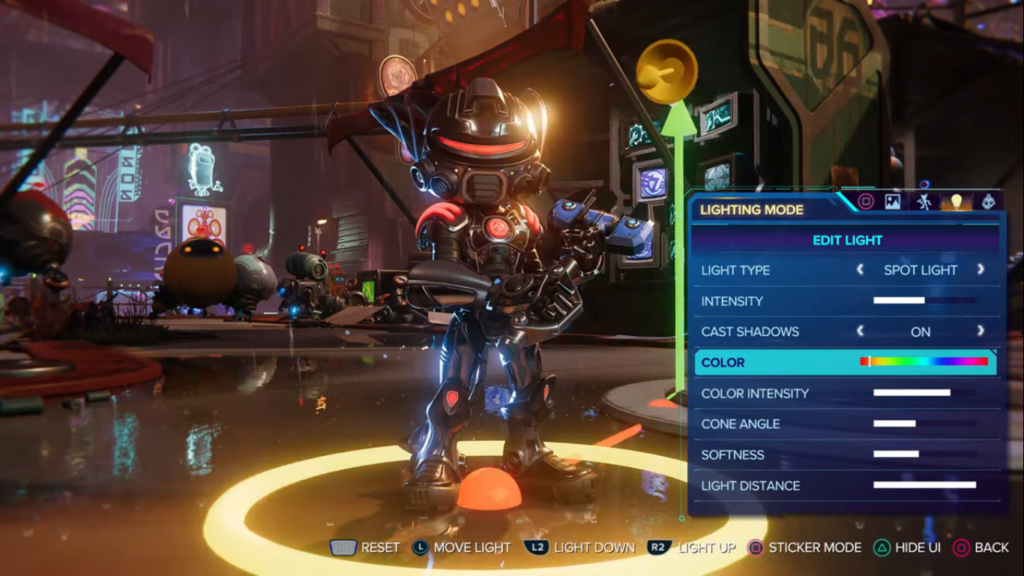Screen dimensions: 1024x576
Task: Adjust the Color Intensity slider
Action: tap(924, 393)
